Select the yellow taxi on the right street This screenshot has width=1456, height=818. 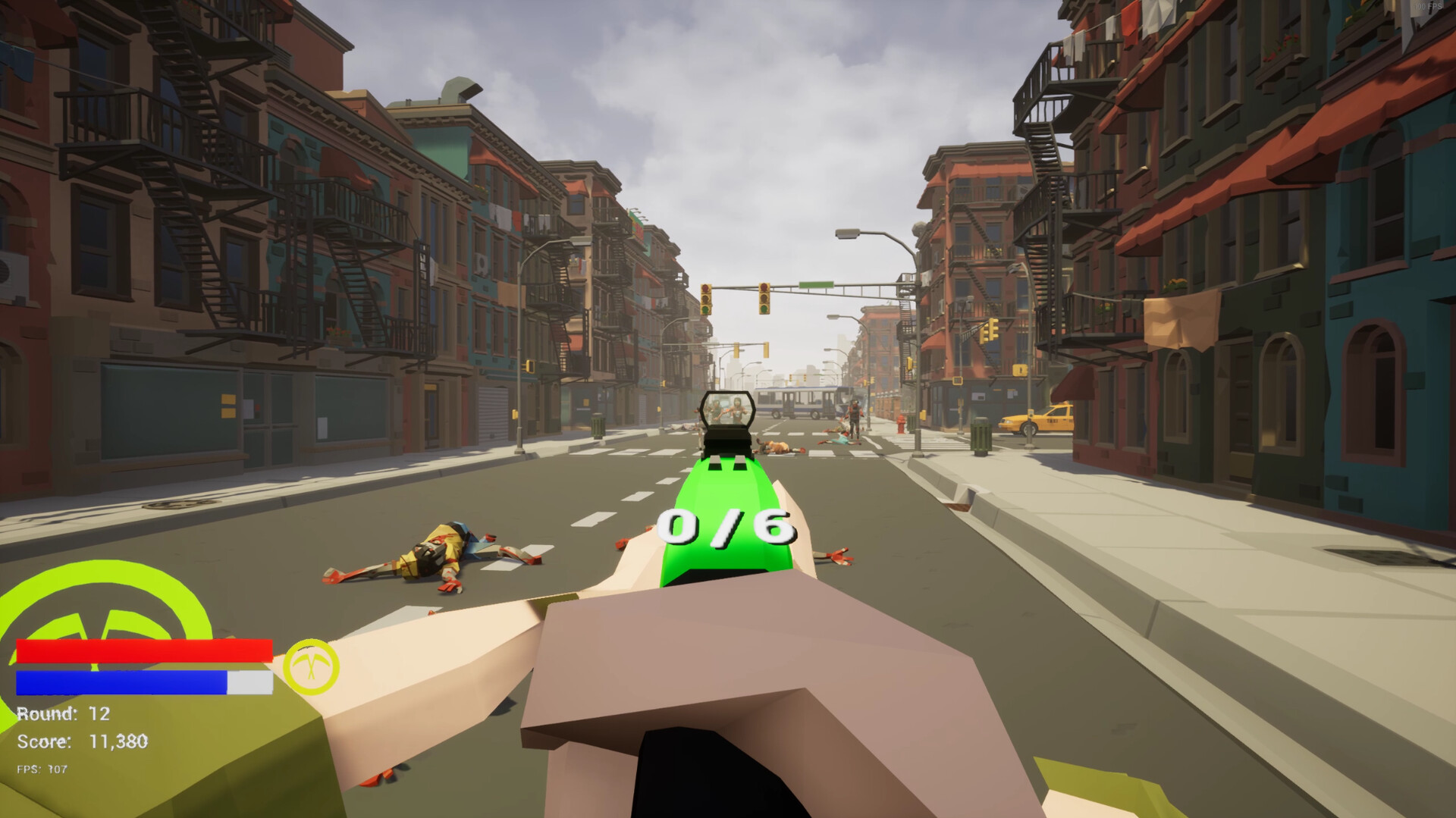click(1037, 418)
